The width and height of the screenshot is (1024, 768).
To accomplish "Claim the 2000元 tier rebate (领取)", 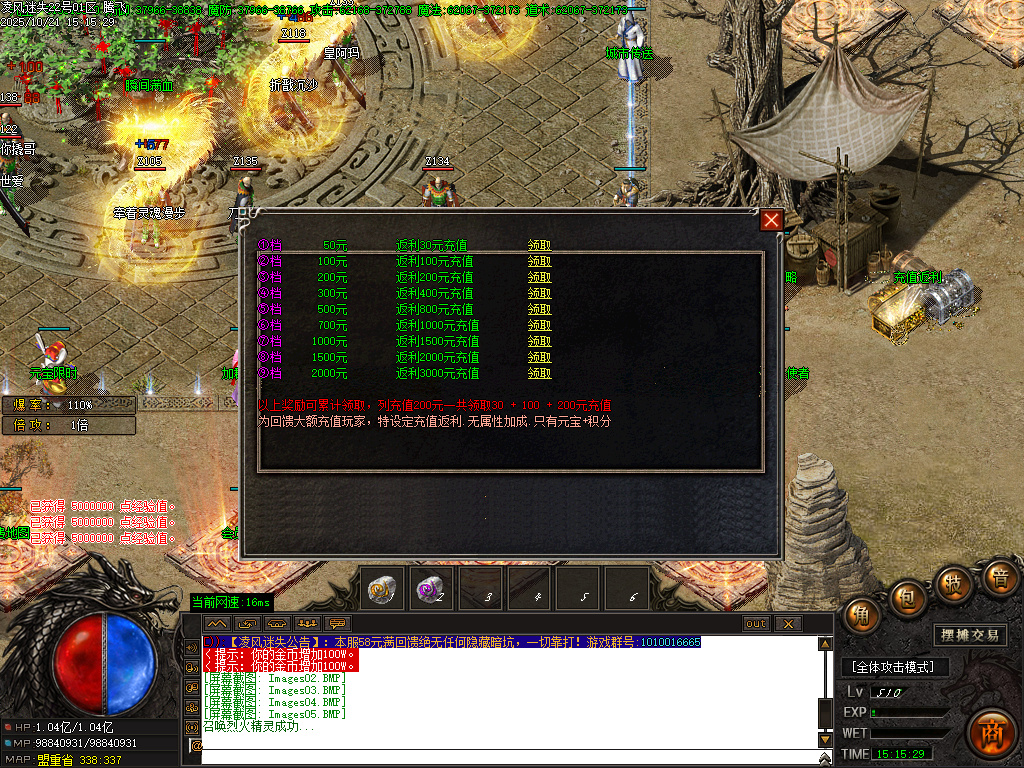I will 540,373.
